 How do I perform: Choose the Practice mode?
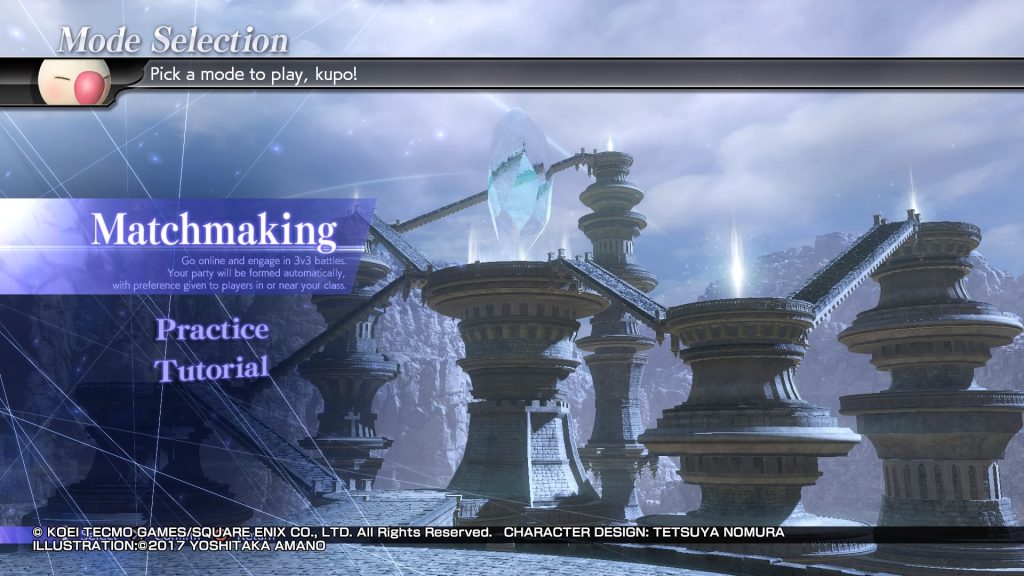pyautogui.click(x=212, y=329)
